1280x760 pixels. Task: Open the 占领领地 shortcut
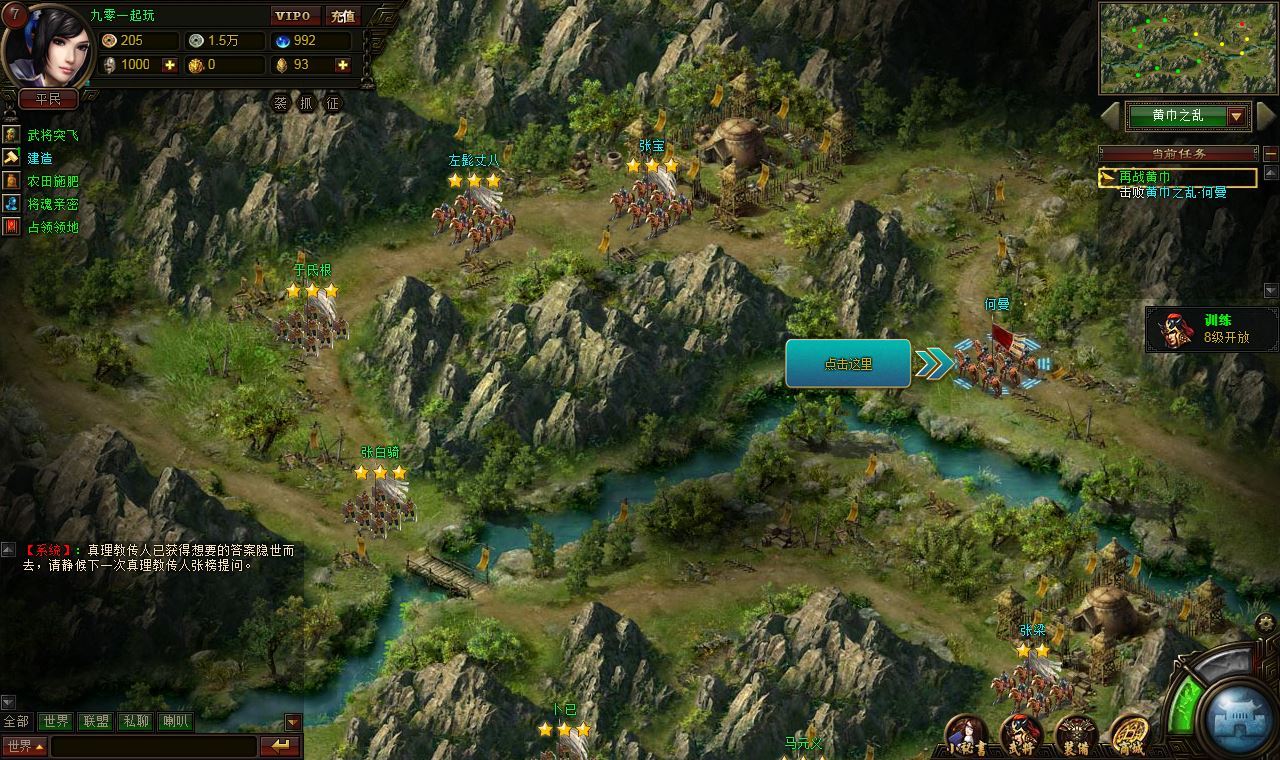[x=52, y=227]
